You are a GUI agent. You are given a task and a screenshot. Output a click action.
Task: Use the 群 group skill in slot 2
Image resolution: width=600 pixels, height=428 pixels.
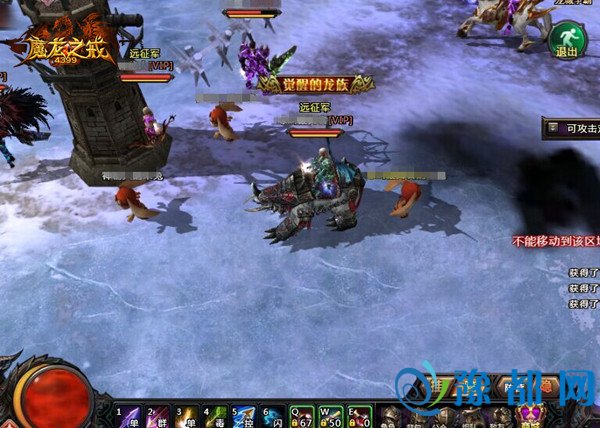(x=158, y=416)
